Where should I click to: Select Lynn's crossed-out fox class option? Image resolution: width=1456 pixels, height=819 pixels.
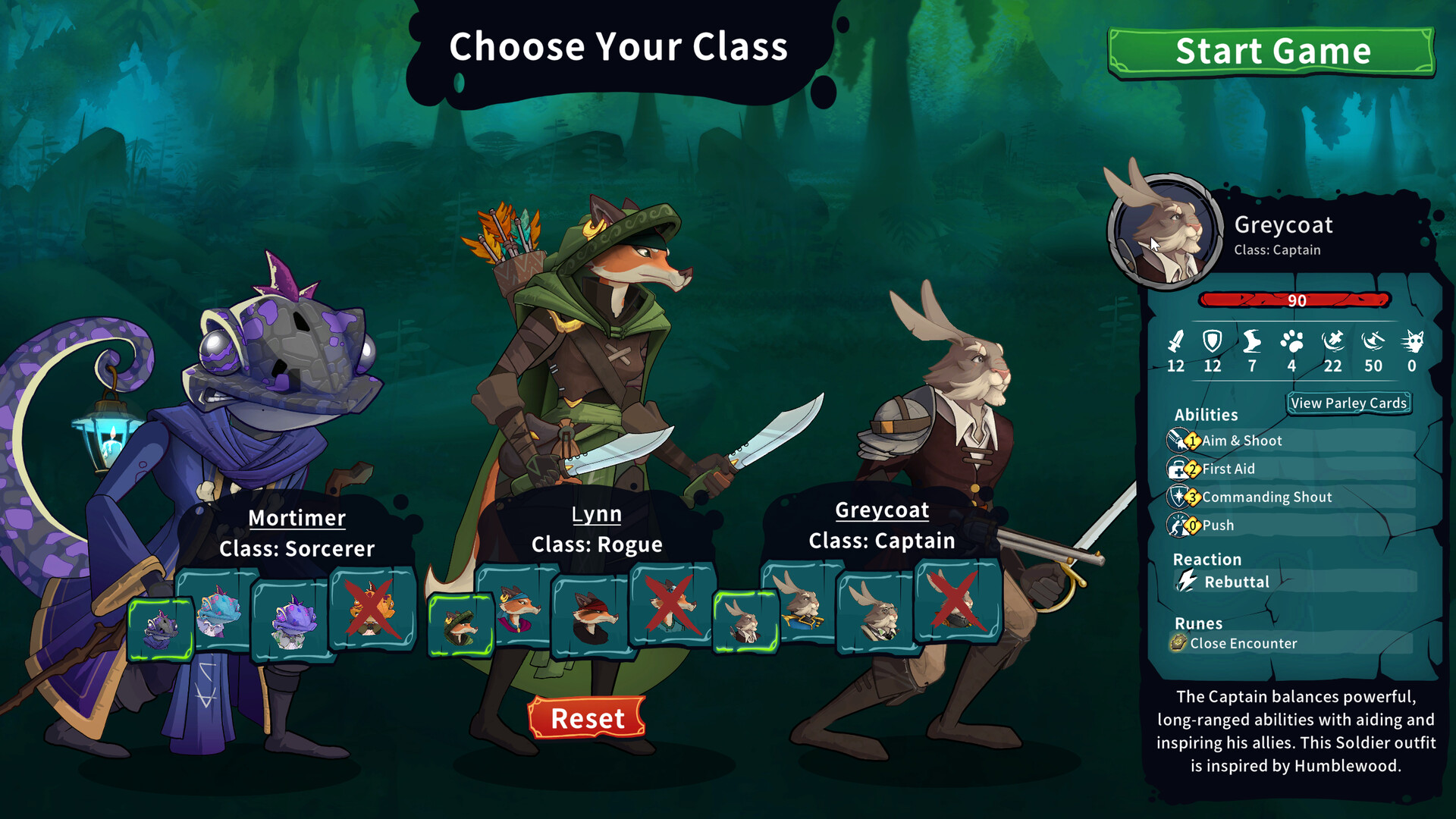(x=671, y=605)
